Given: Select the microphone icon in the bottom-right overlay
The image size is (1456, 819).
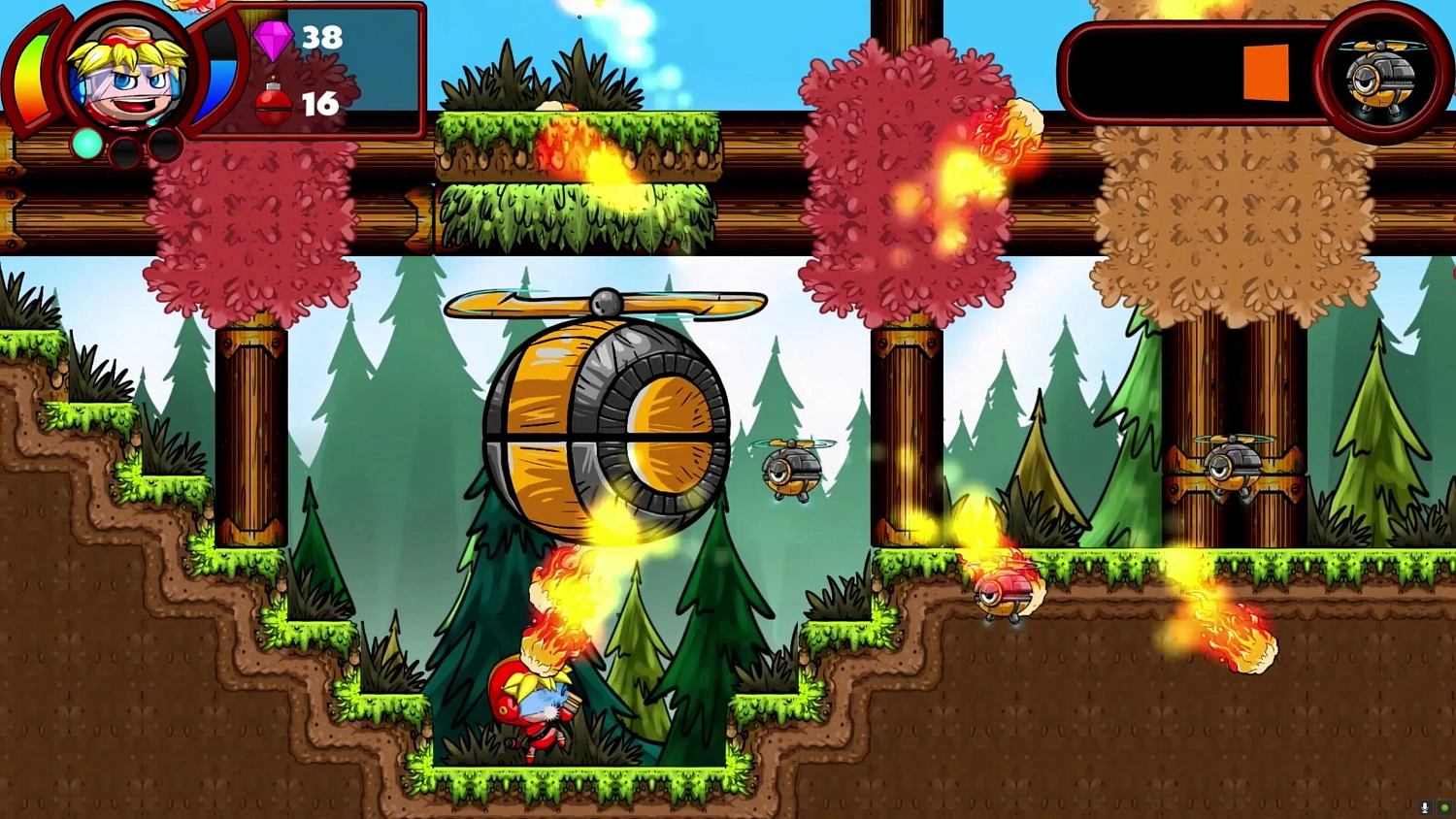Looking at the screenshot, I should click(1423, 807).
